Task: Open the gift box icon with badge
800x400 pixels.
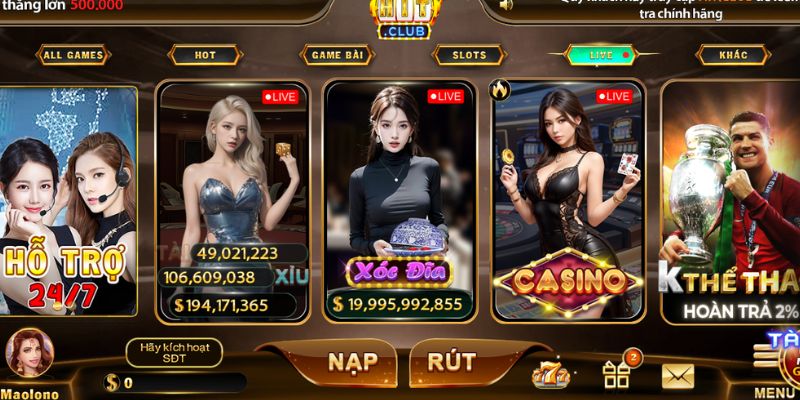Action: (616, 374)
